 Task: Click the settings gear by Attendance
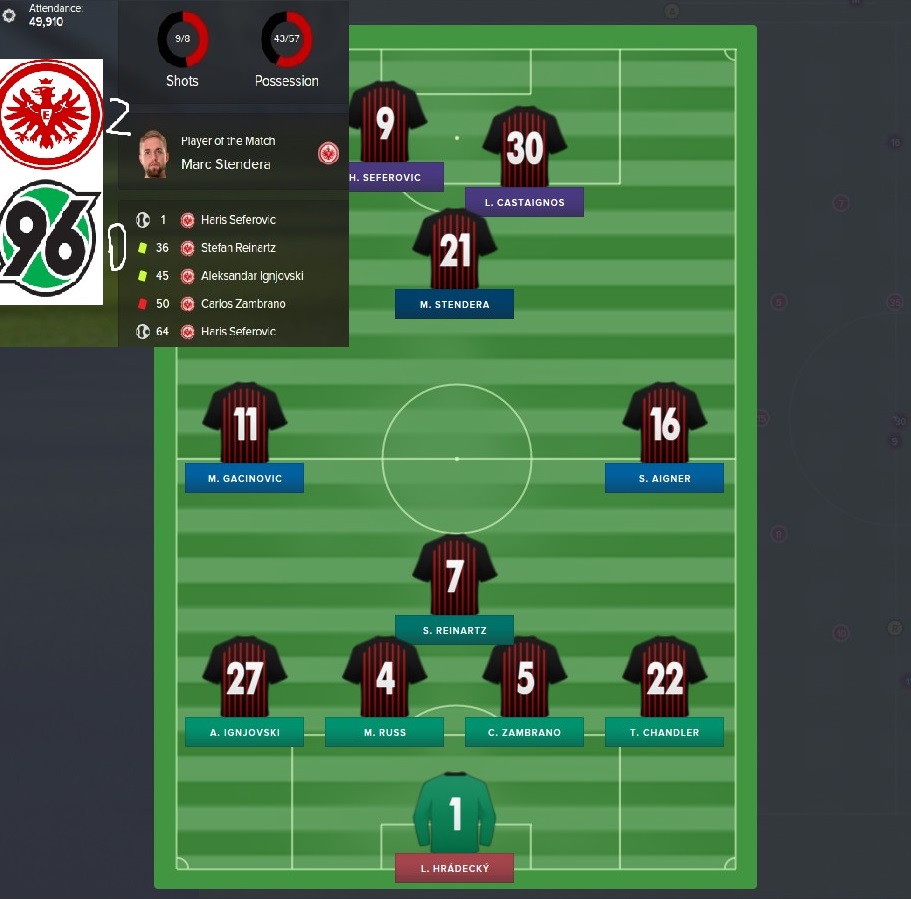click(10, 15)
